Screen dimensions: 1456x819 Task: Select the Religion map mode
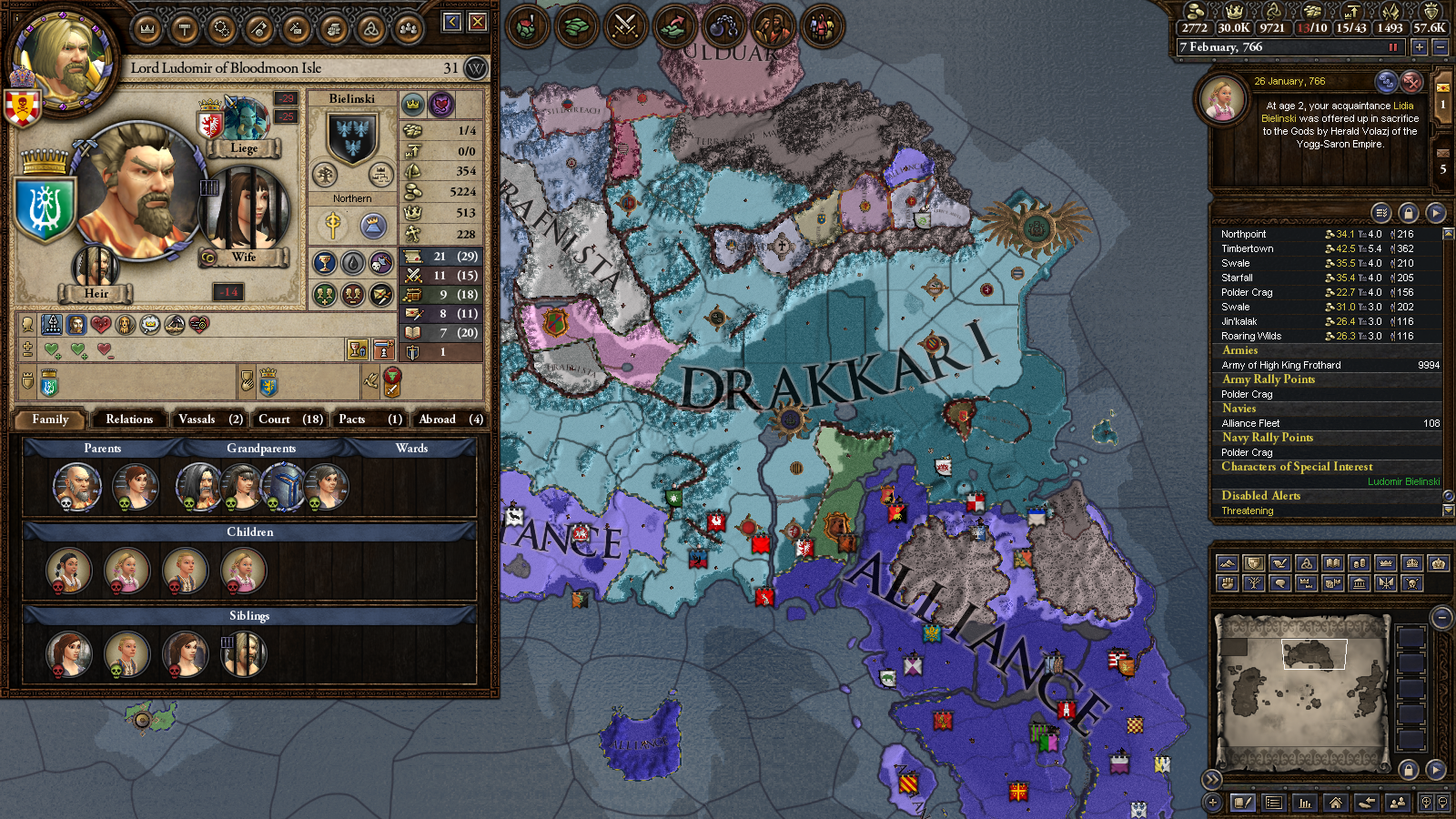point(1307,563)
